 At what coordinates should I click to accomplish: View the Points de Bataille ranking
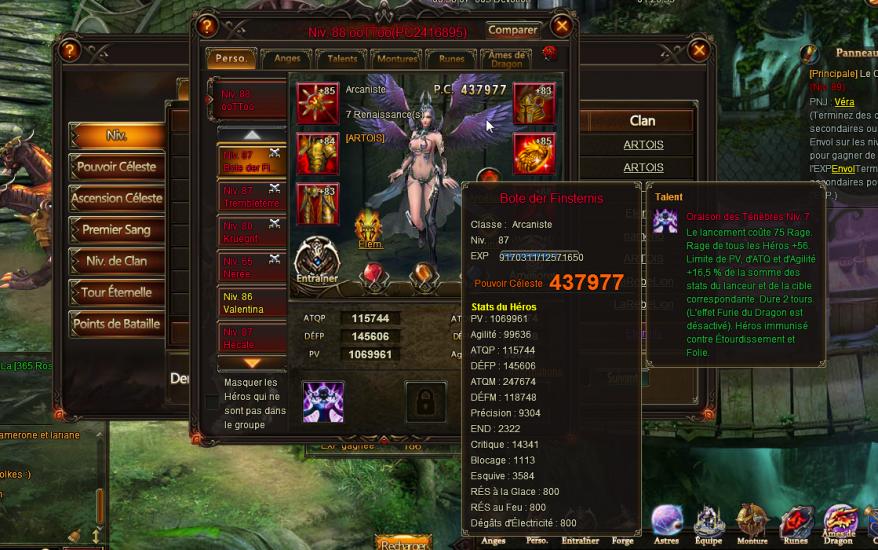pos(117,324)
